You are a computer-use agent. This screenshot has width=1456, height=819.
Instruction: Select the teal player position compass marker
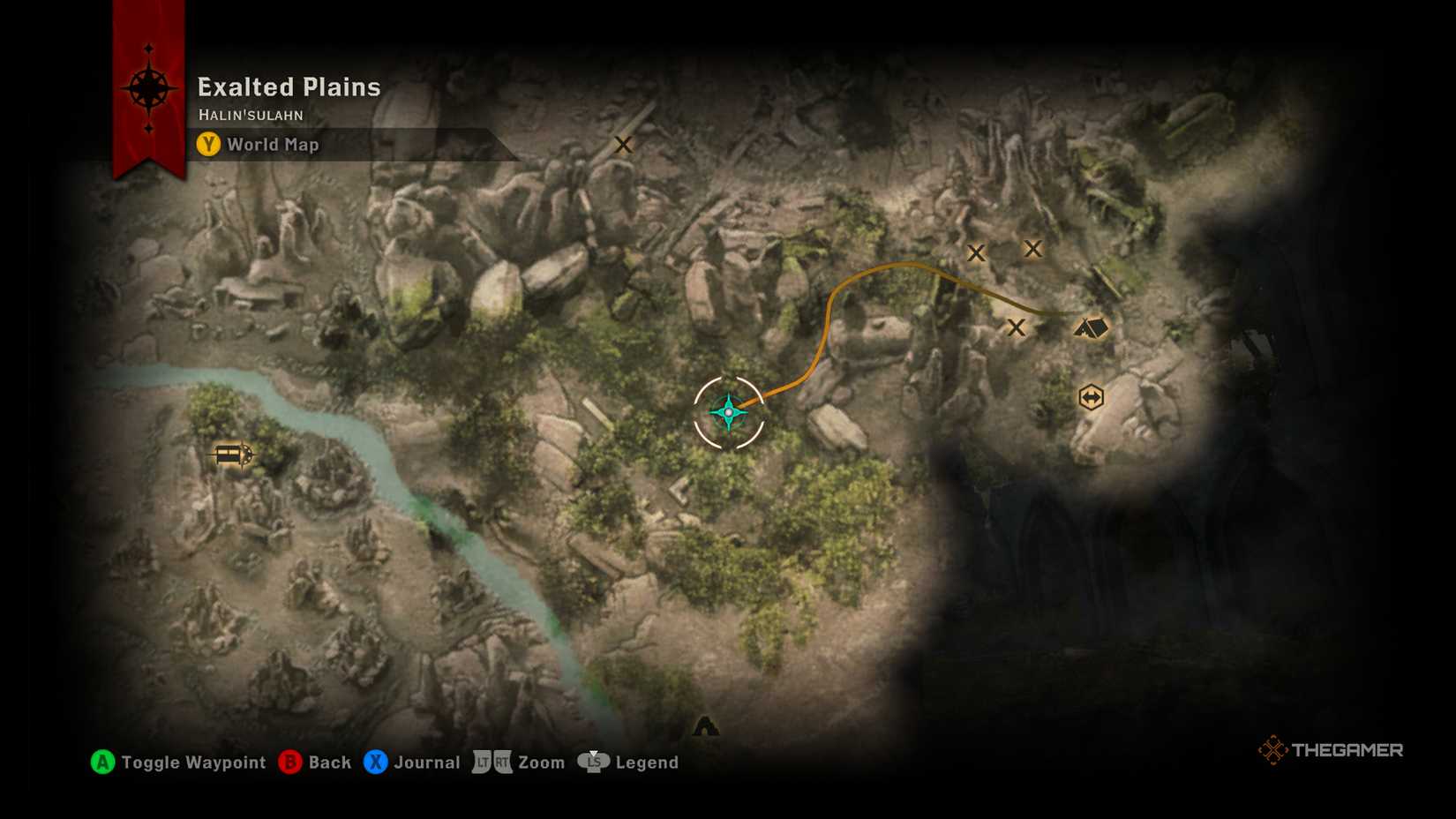tap(728, 411)
